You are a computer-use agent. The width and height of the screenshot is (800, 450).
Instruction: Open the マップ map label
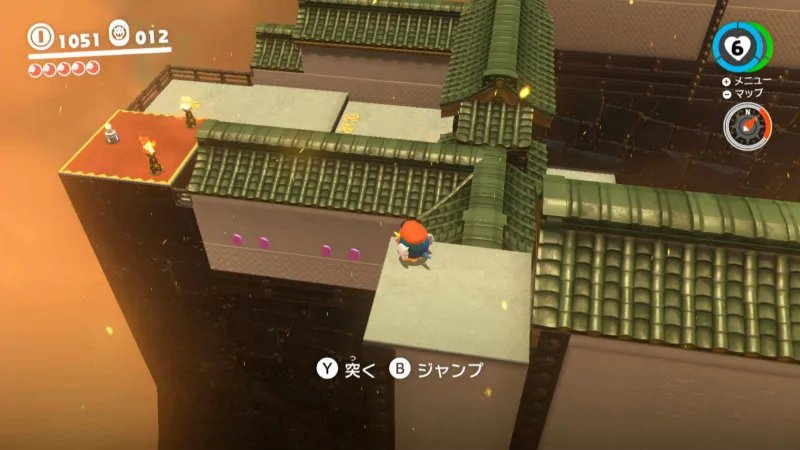pos(748,93)
